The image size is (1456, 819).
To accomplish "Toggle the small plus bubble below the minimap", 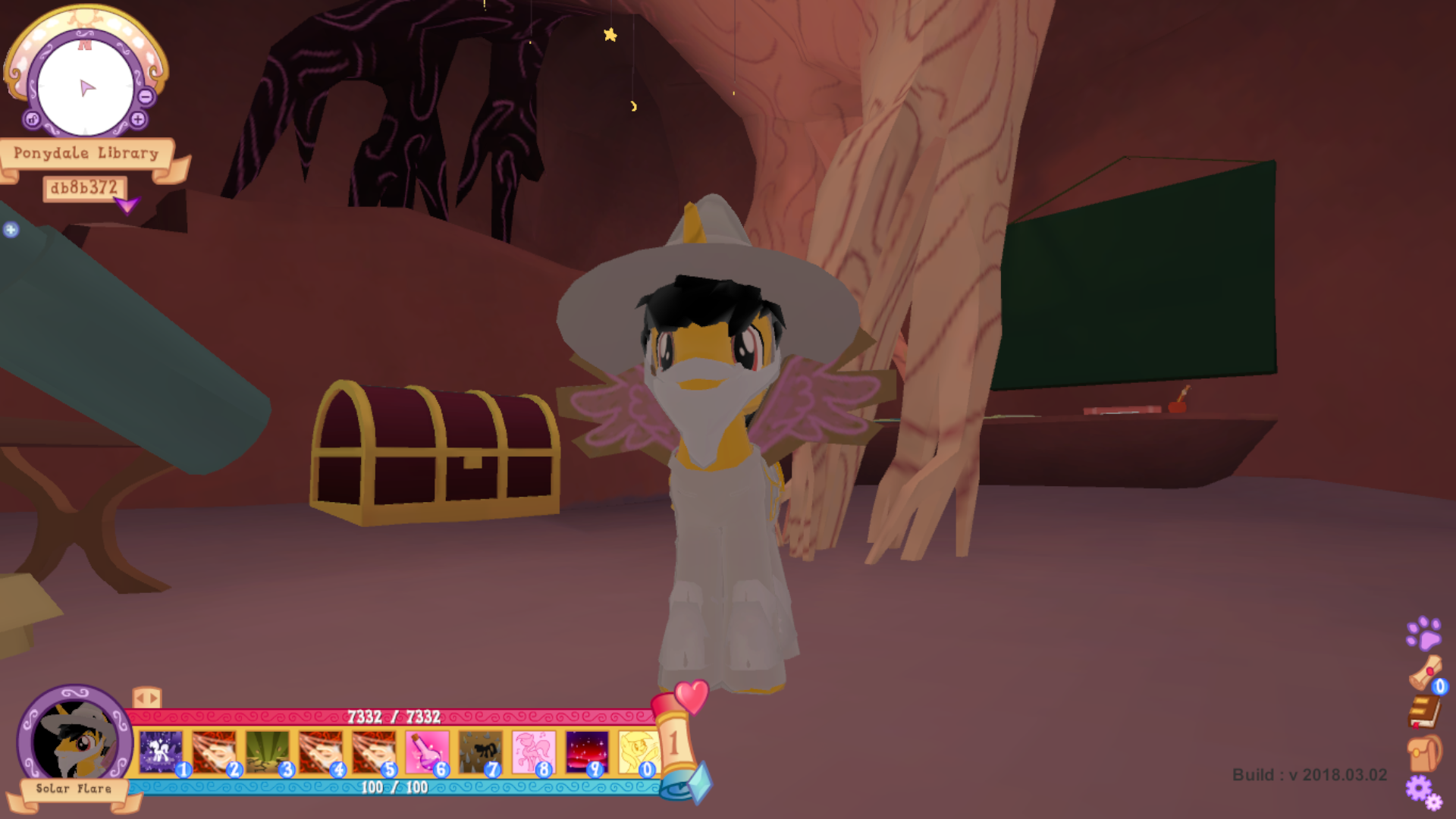I will pyautogui.click(x=10, y=228).
